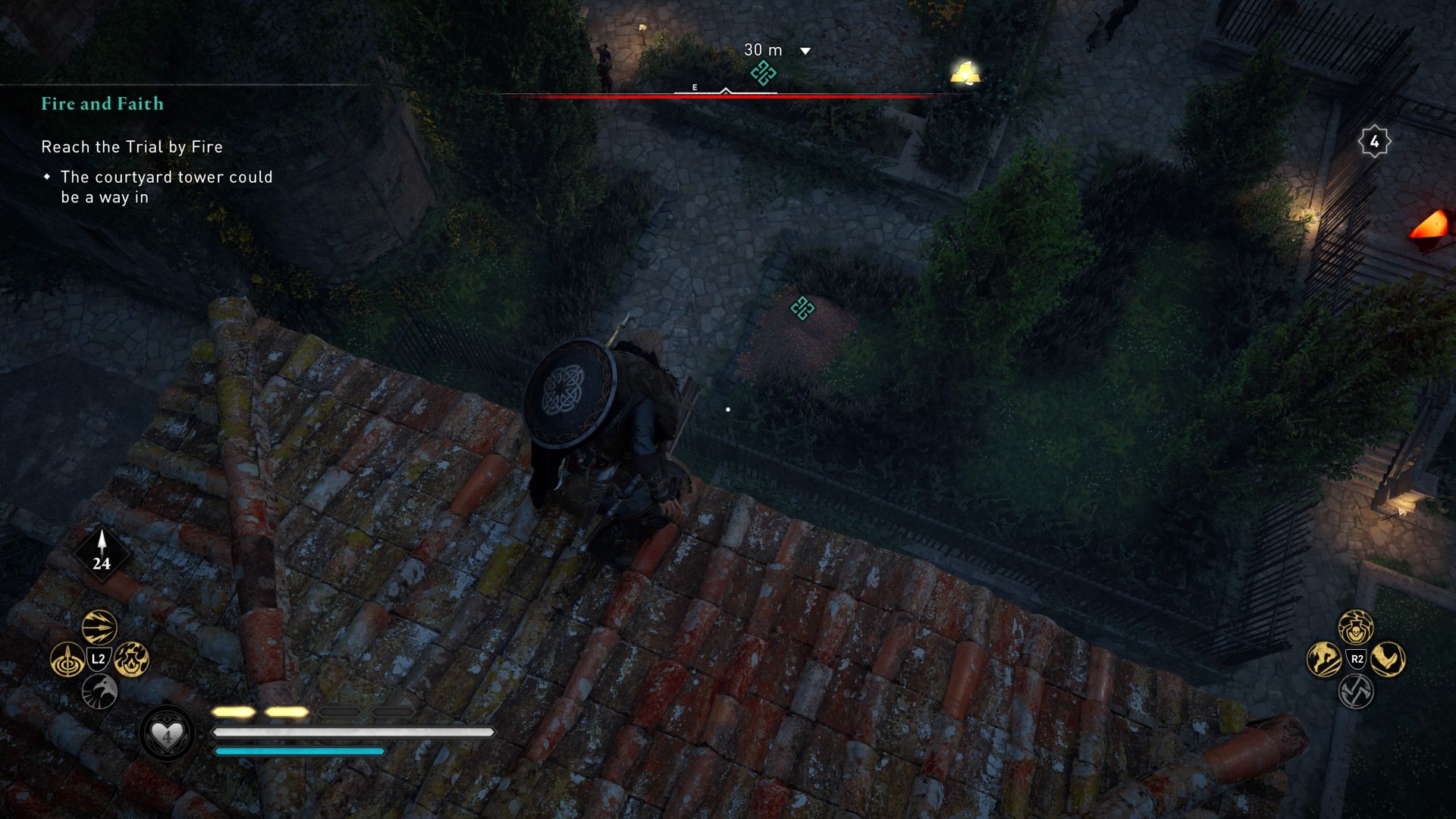The height and width of the screenshot is (819, 1456).
Task: Click the green quest rune marker on ground
Action: [802, 309]
